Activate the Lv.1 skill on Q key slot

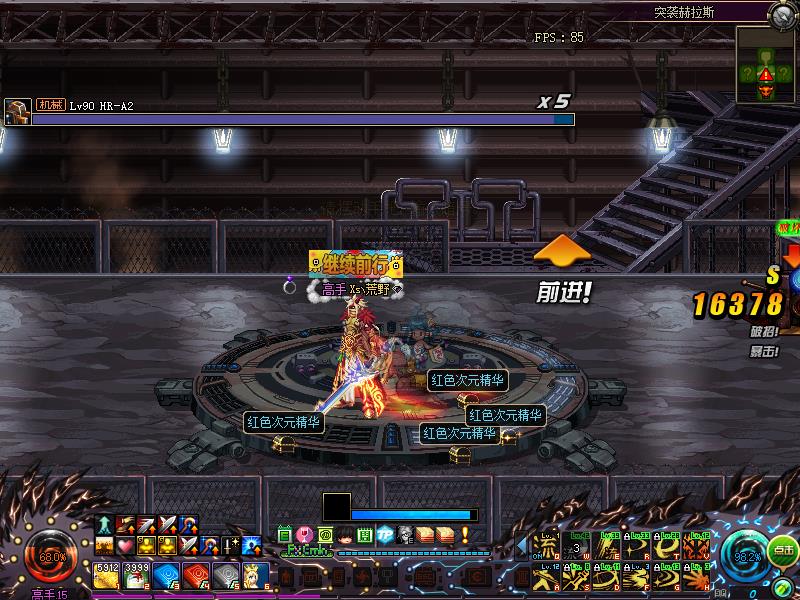[547, 546]
